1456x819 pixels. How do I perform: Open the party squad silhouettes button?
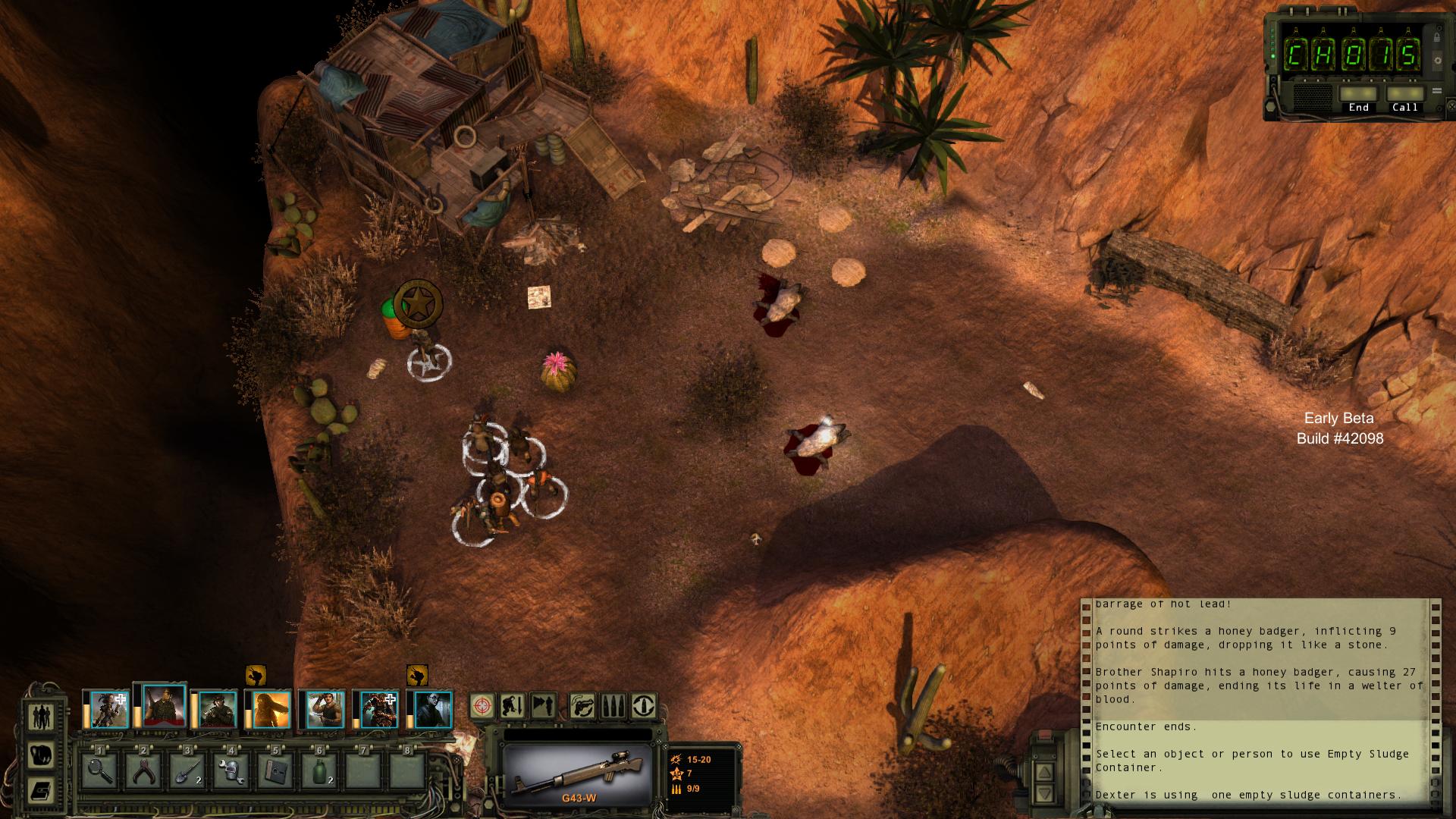click(x=42, y=717)
